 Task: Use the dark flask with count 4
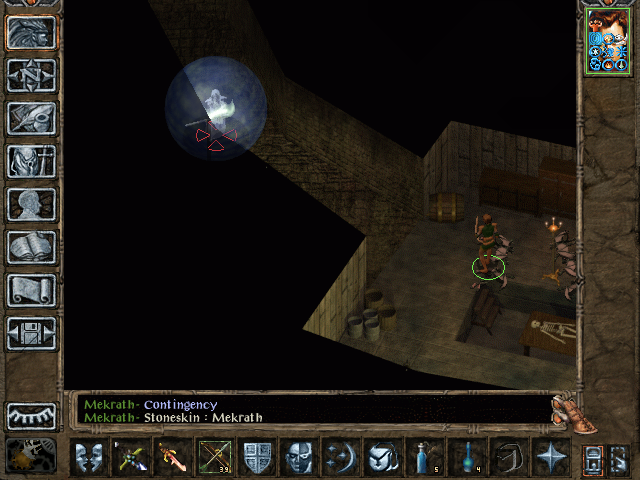click(466, 458)
